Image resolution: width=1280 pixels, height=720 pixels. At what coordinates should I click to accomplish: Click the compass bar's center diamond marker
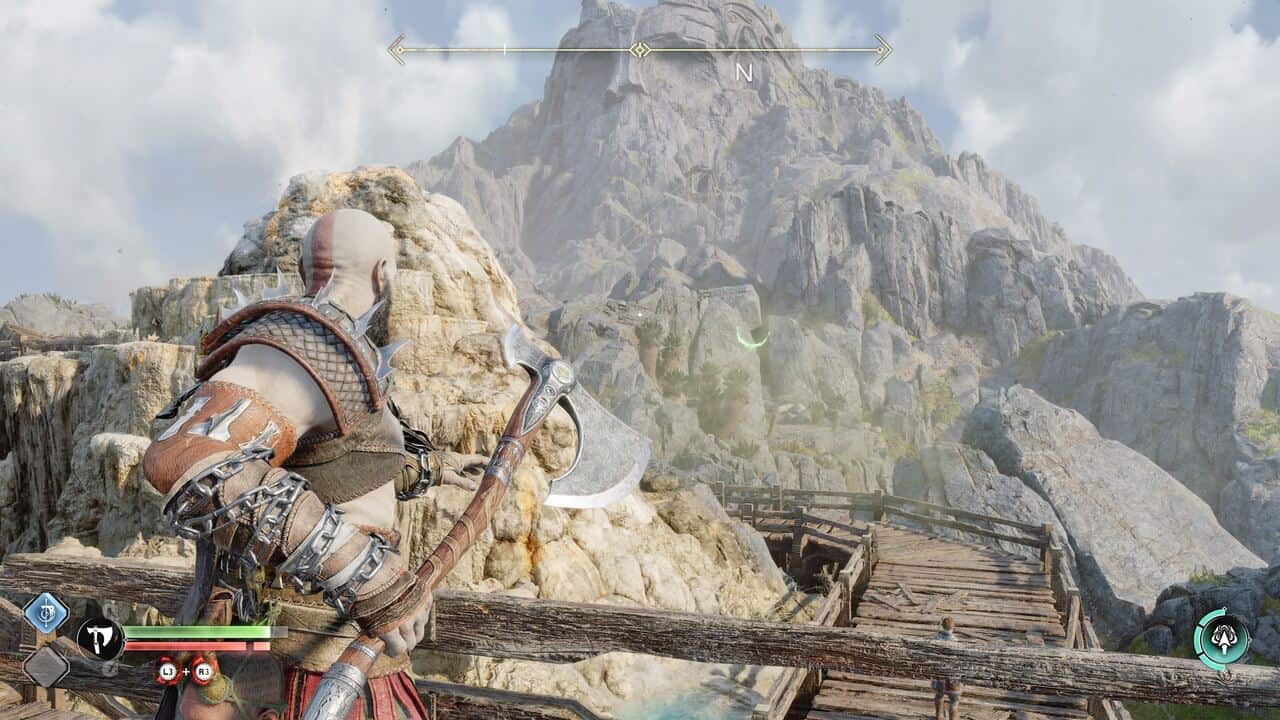click(x=640, y=49)
